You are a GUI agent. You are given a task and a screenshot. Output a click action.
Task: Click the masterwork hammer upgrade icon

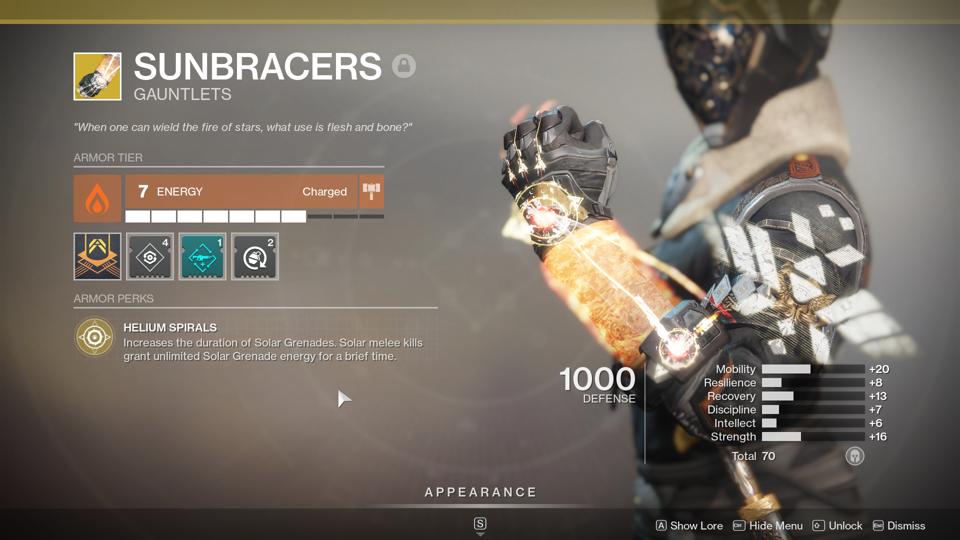(372, 192)
